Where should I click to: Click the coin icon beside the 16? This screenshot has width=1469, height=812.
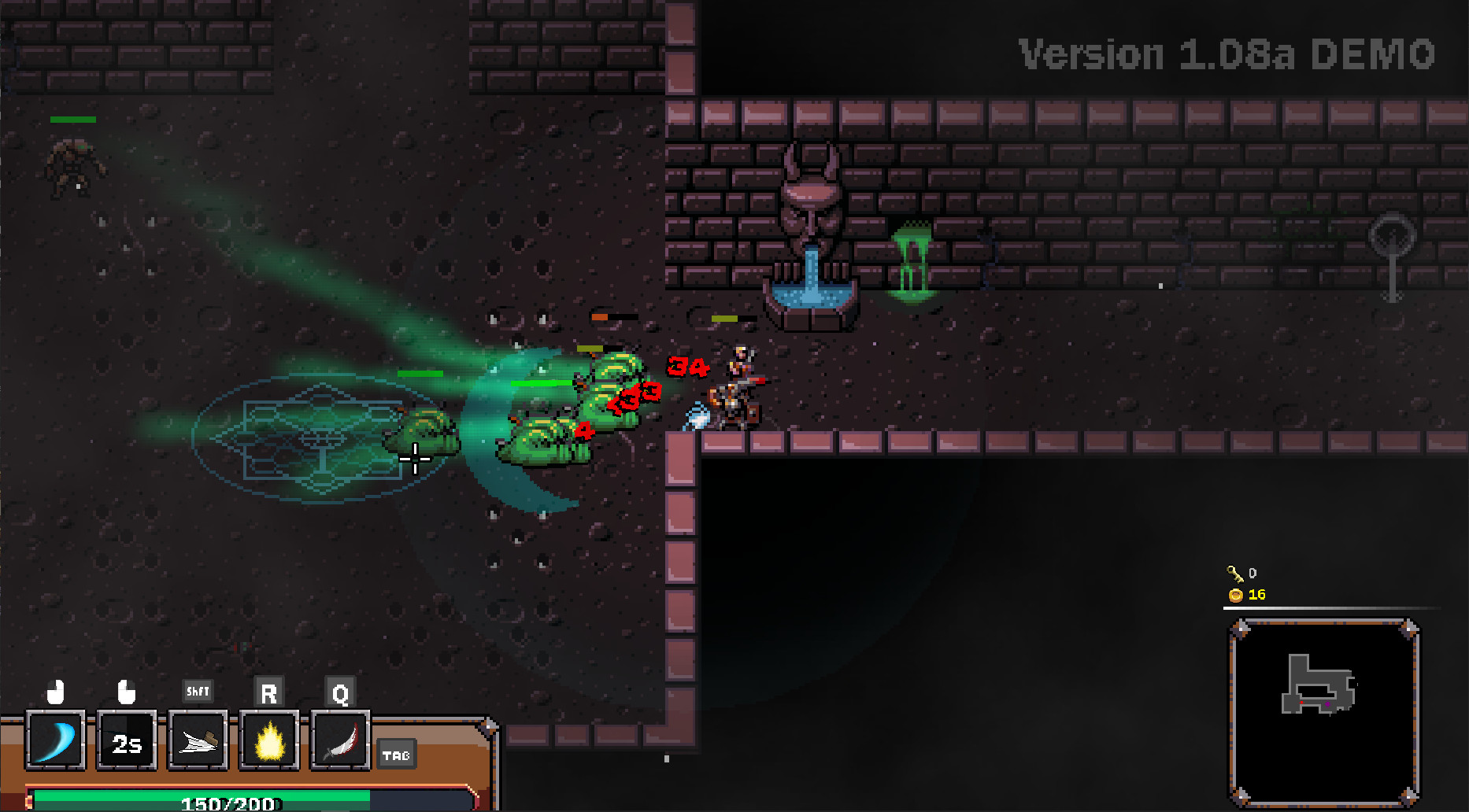[1236, 596]
